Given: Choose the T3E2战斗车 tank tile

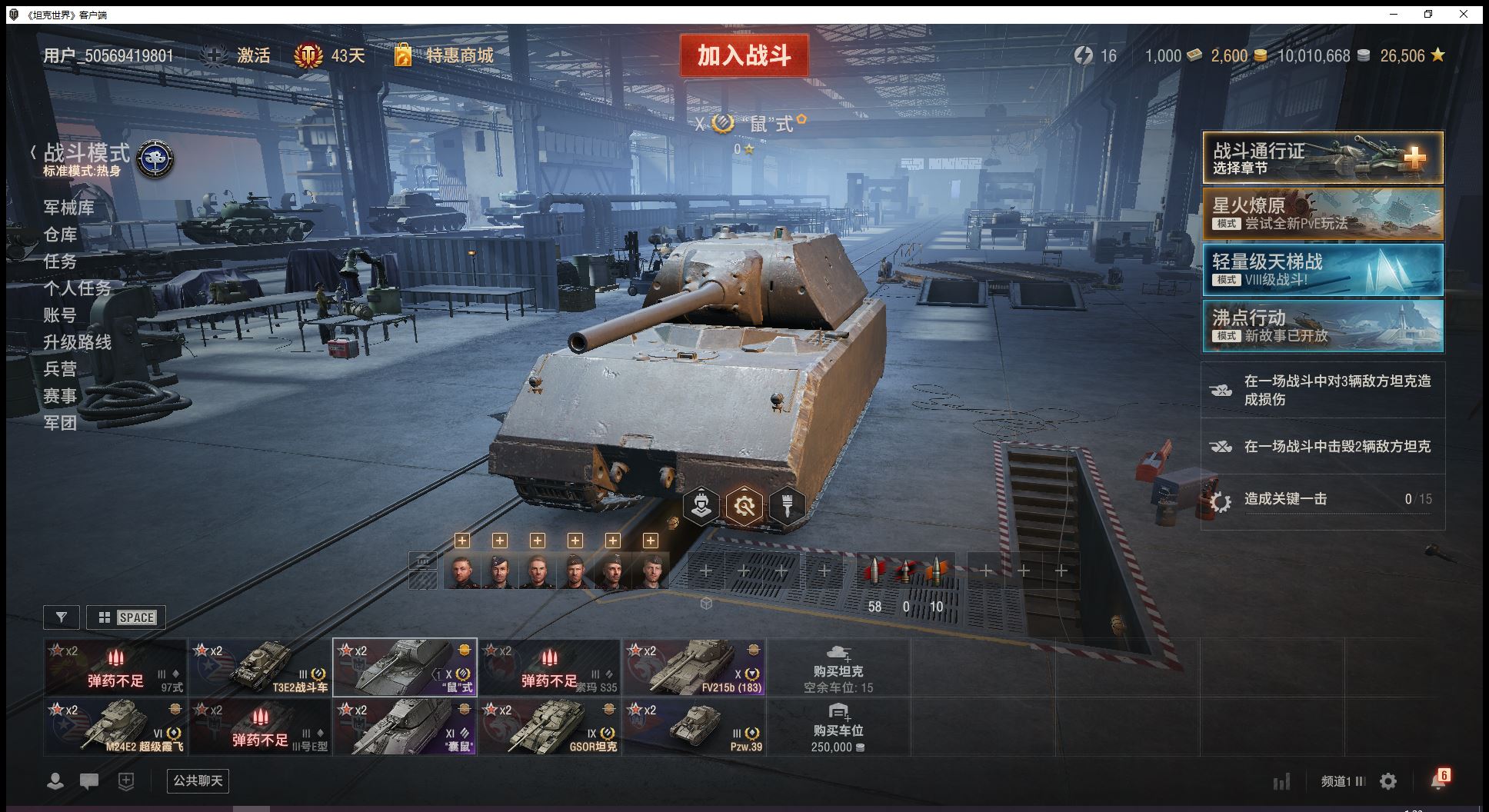Looking at the screenshot, I should 260,667.
